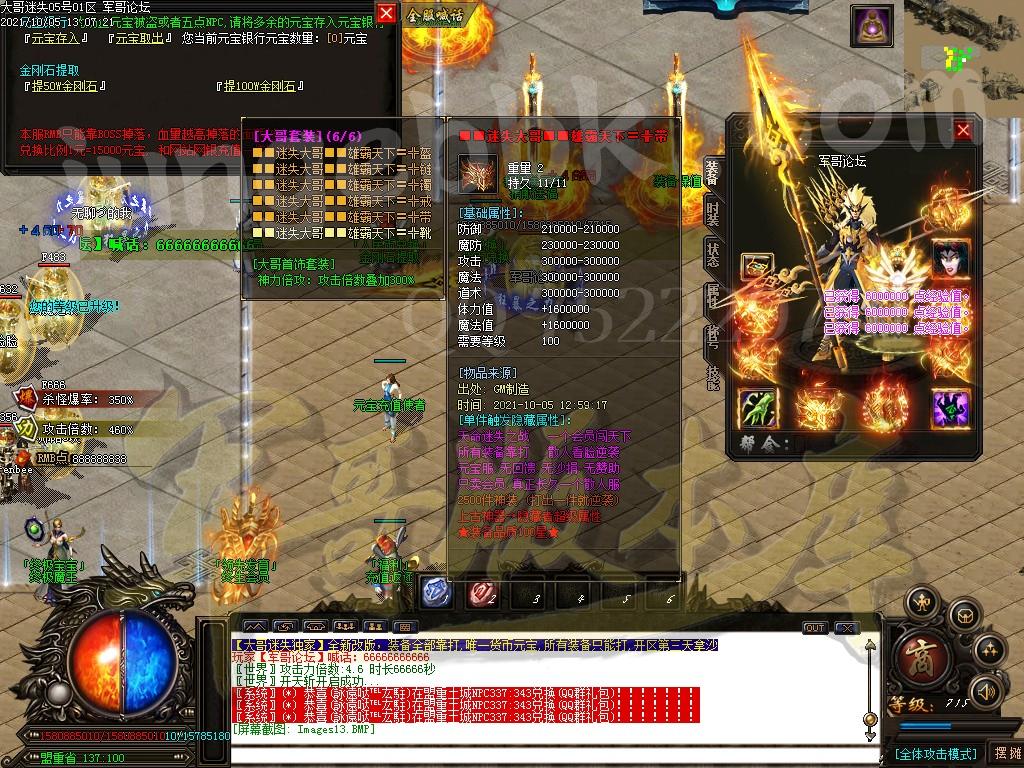Image resolution: width=1024 pixels, height=768 pixels.
Task: Switch to the 属性 attributes tab
Action: pos(712,297)
